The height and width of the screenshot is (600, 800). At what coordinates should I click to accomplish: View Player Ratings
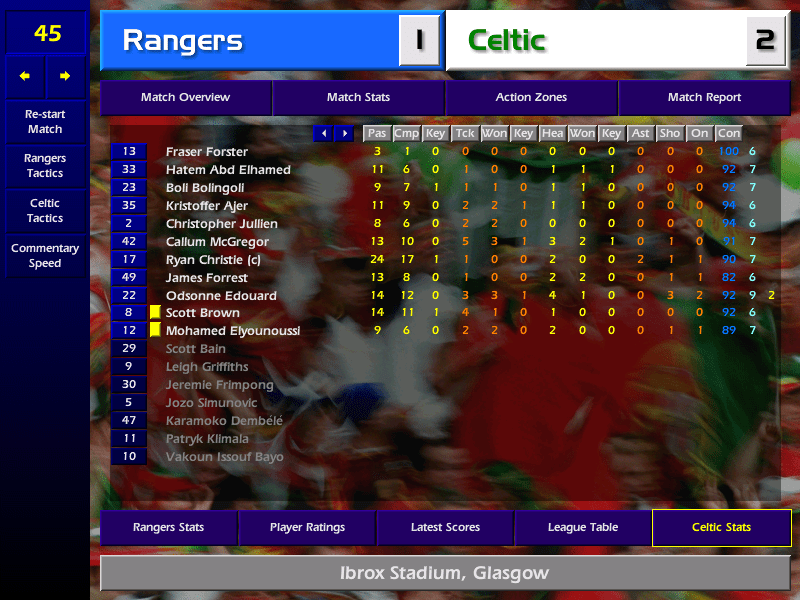307,528
